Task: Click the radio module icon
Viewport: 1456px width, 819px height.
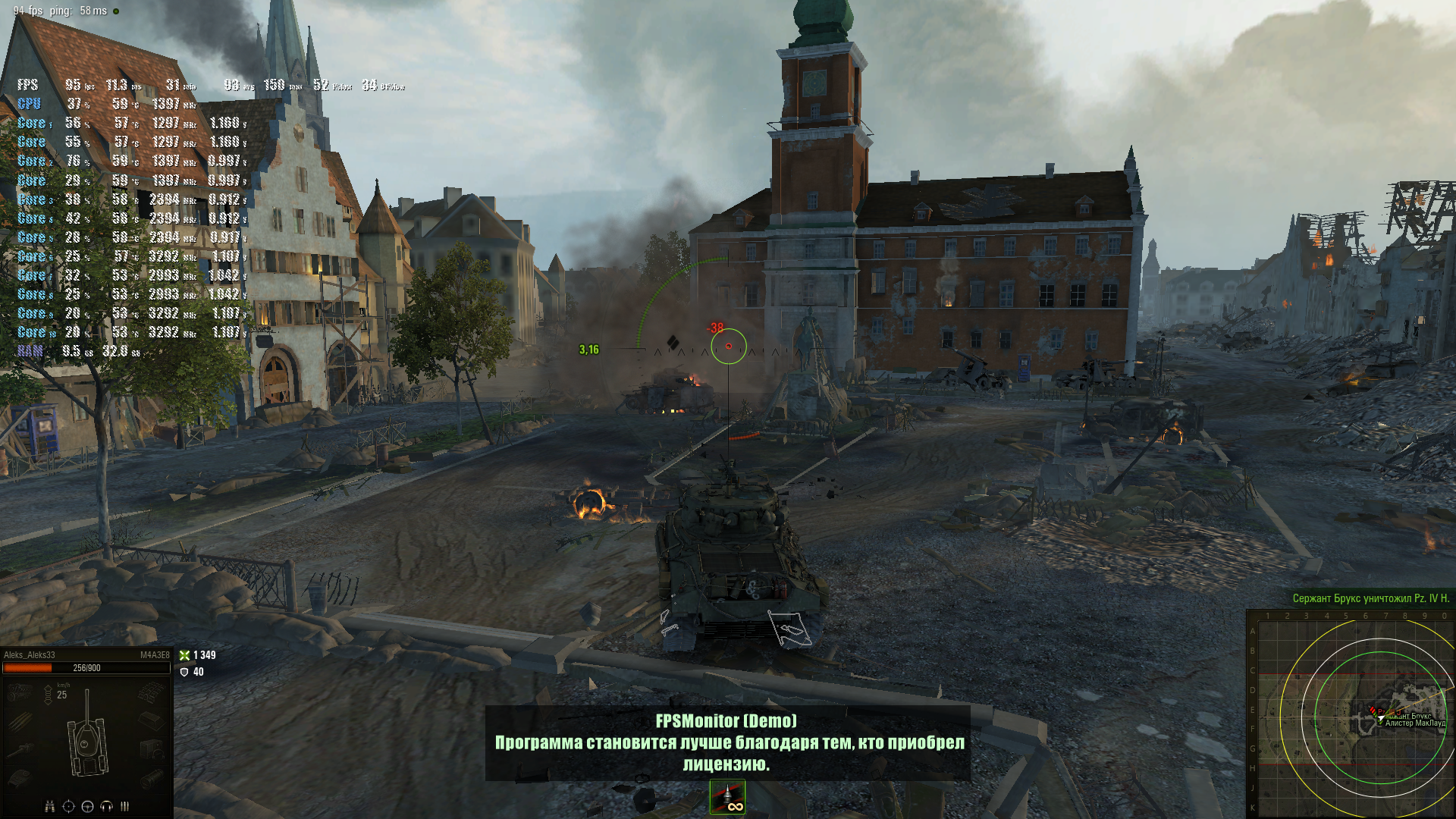Action: click(x=151, y=751)
